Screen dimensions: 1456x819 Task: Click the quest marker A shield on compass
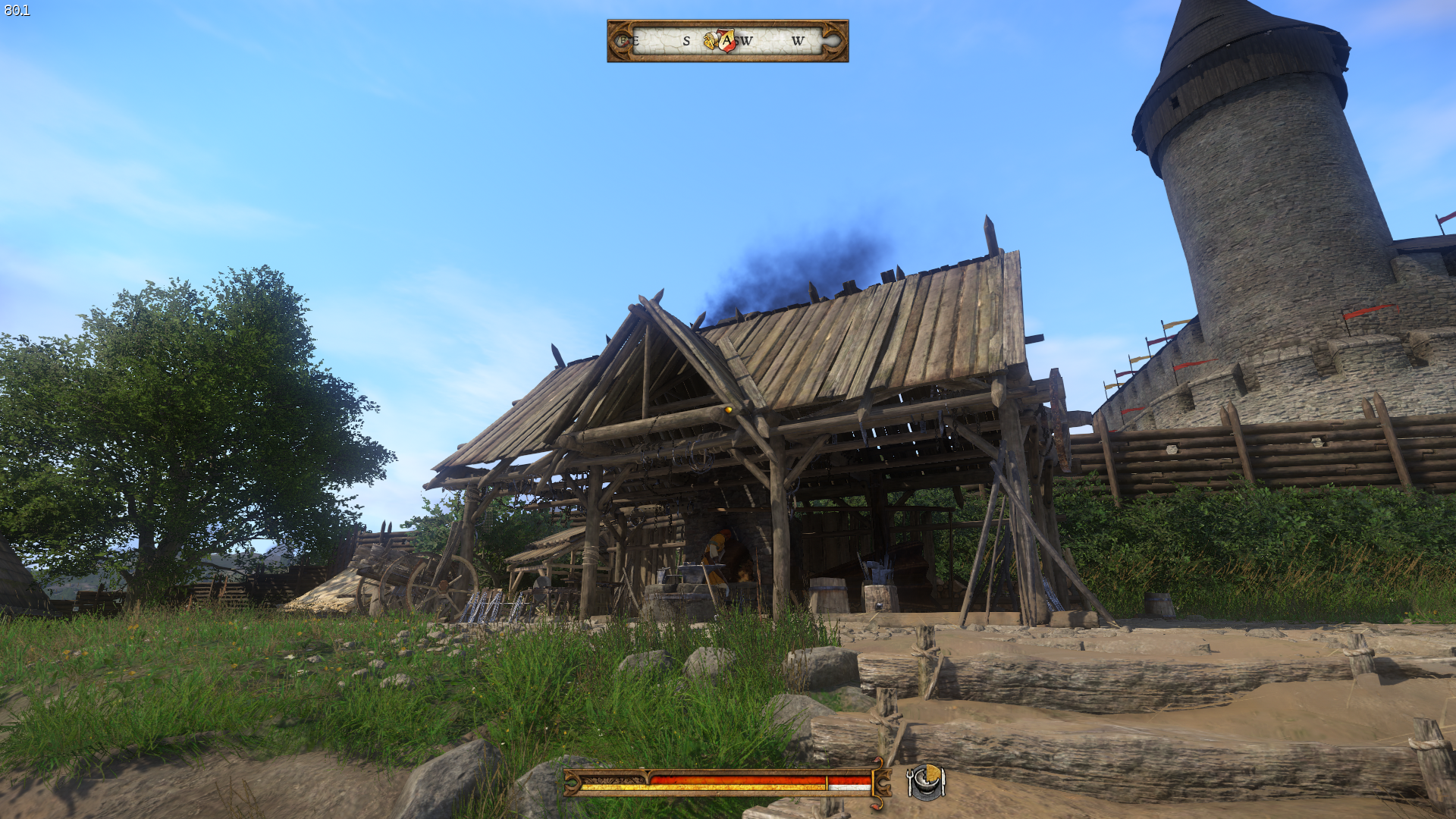(727, 40)
